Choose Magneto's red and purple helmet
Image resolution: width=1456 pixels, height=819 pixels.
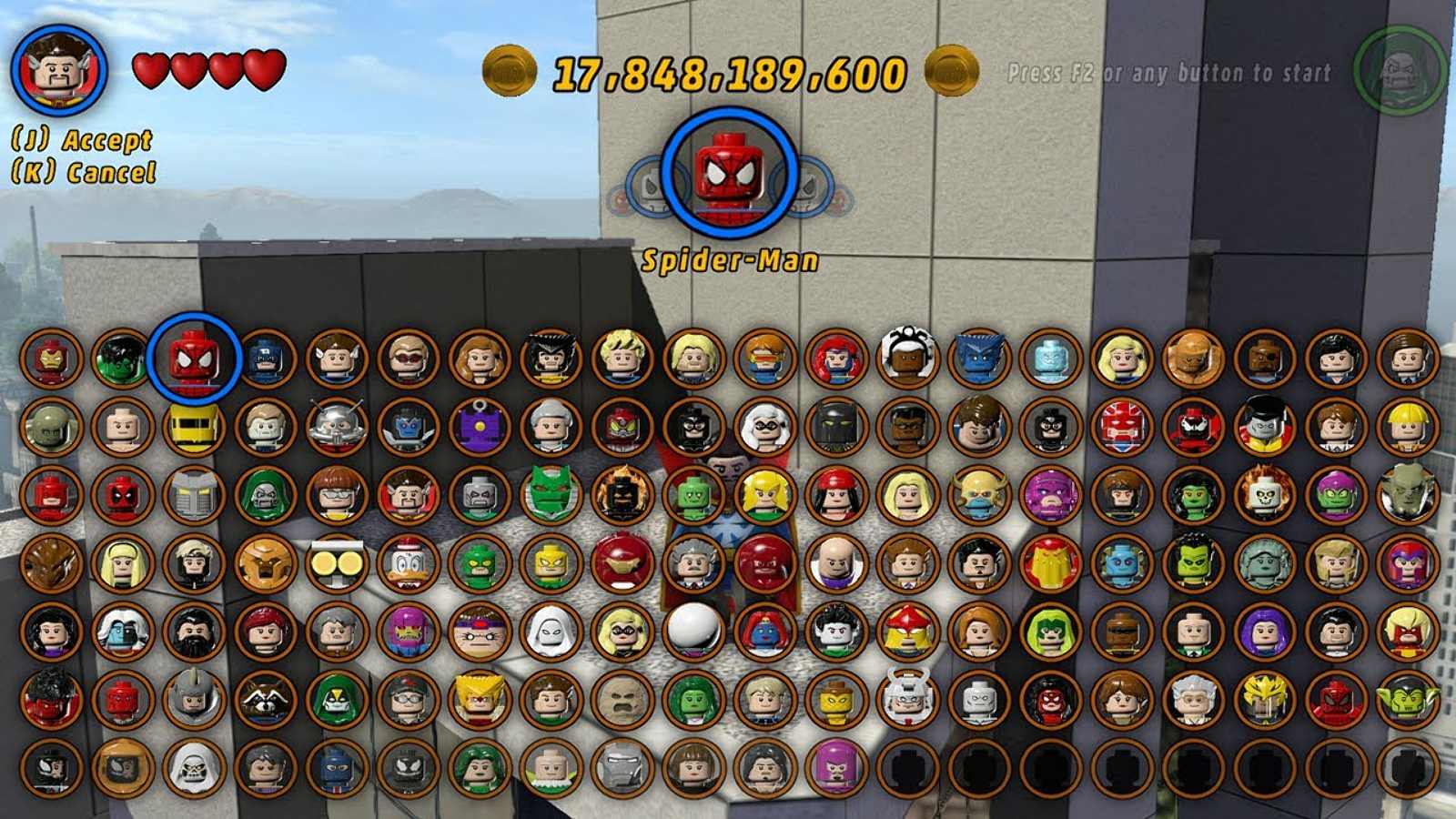[x=1407, y=563]
